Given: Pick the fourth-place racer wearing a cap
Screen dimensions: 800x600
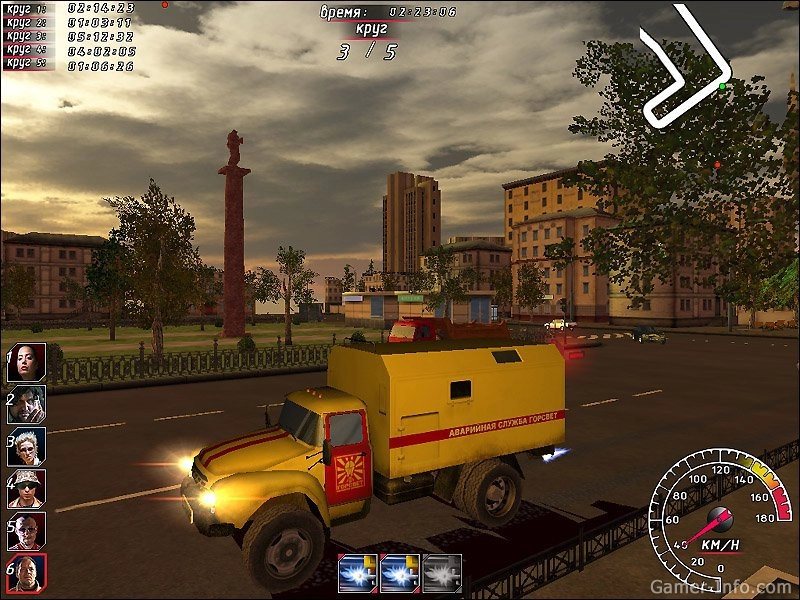Looking at the screenshot, I should coord(27,489).
